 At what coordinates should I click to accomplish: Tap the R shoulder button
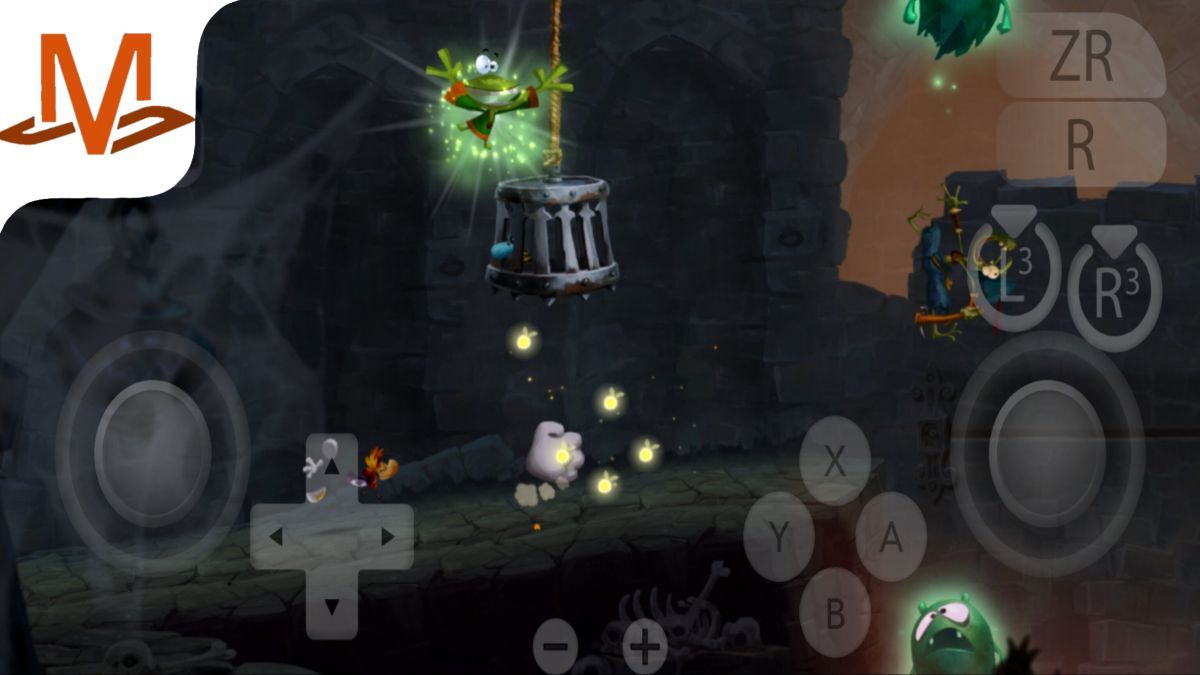[x=1081, y=144]
